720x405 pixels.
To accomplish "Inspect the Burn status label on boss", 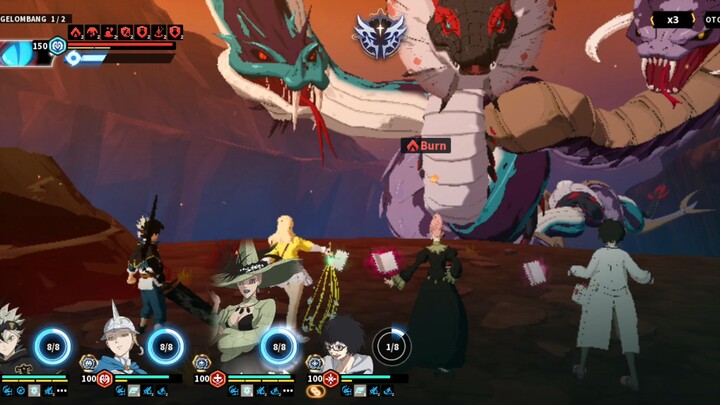I will (x=426, y=145).
